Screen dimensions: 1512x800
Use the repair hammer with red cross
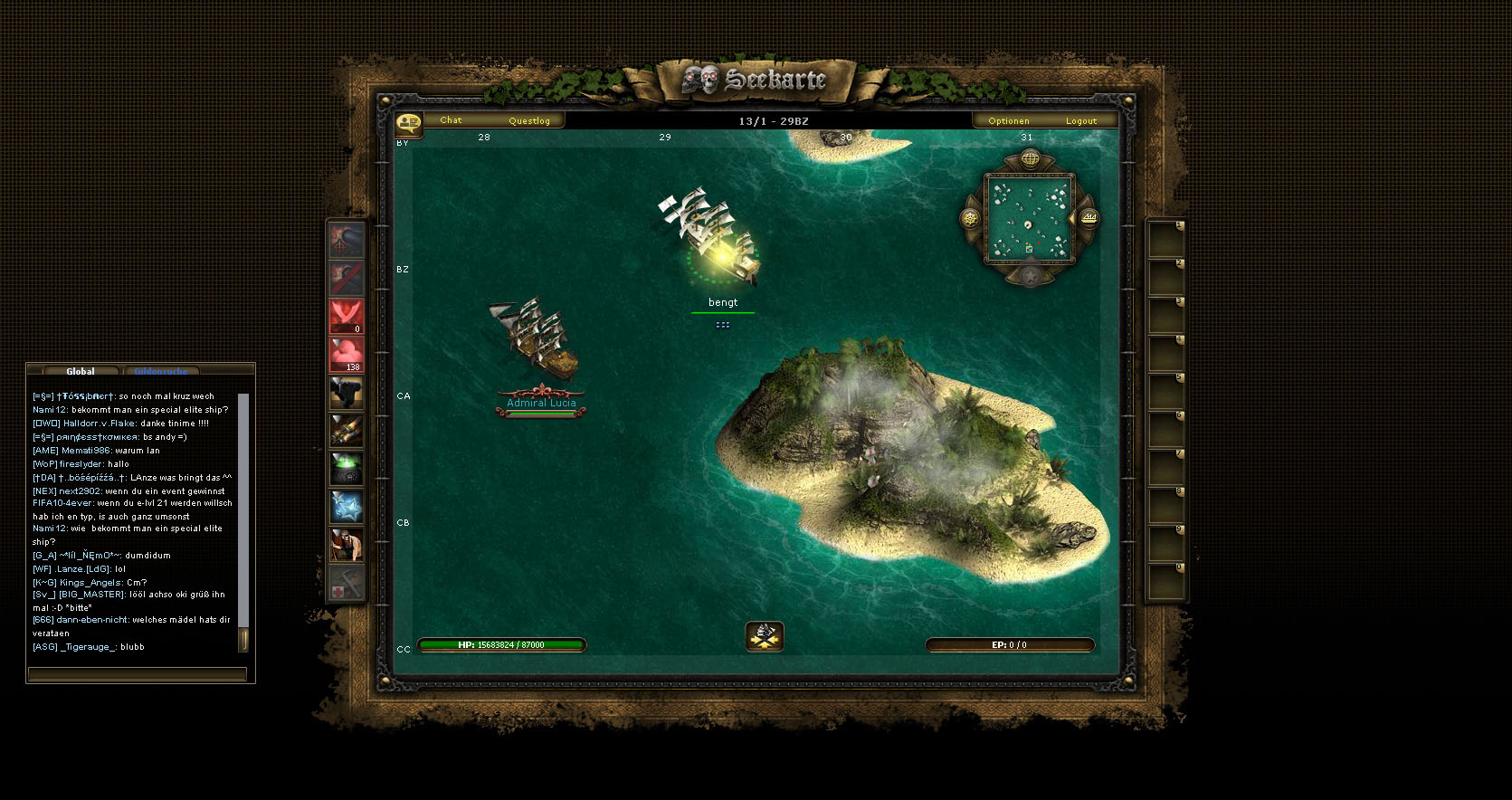(x=346, y=583)
